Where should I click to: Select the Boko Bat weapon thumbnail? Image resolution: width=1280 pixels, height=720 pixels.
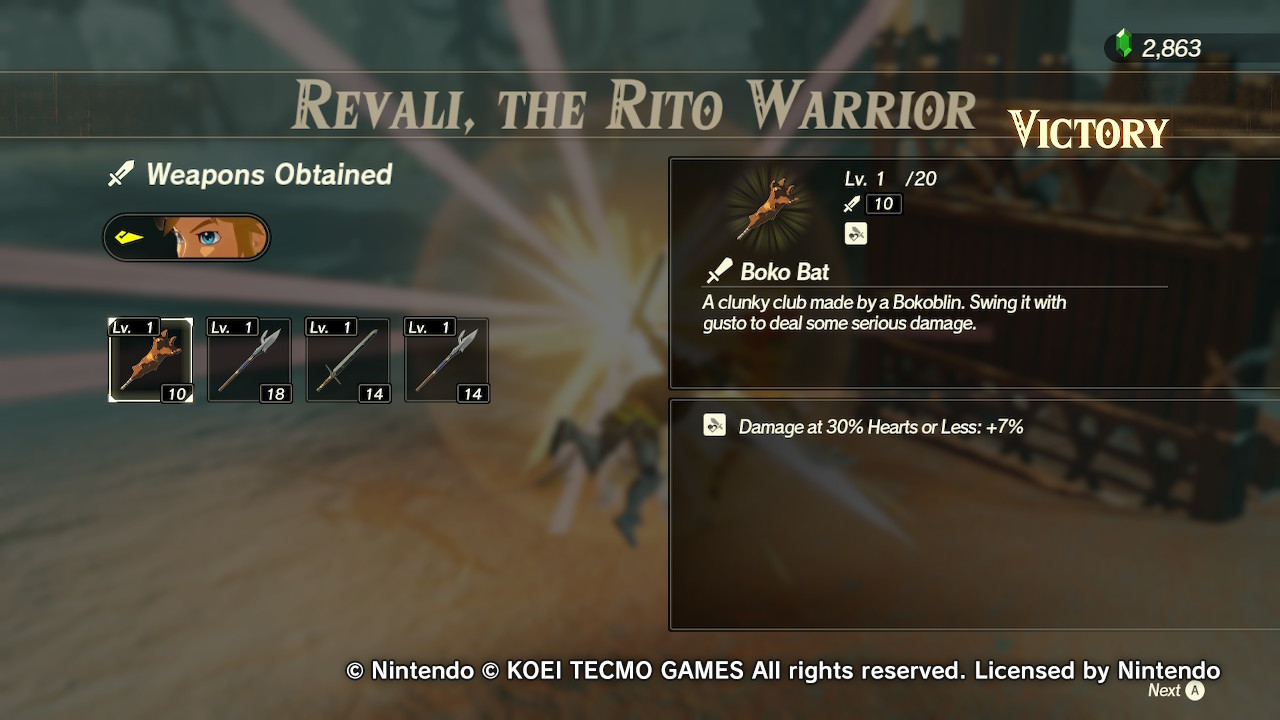pyautogui.click(x=148, y=360)
